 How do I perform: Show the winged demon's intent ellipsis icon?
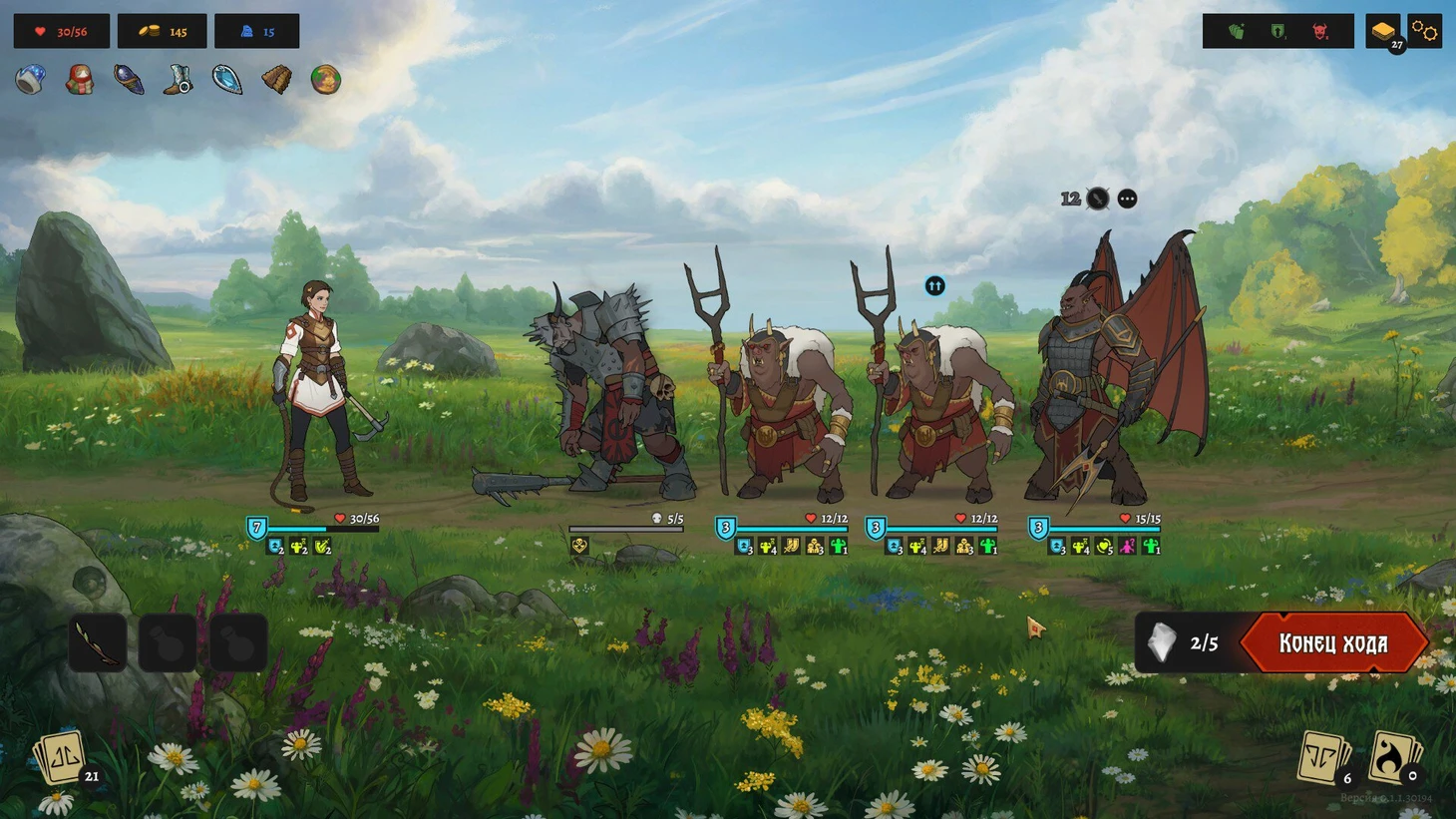click(x=1127, y=199)
